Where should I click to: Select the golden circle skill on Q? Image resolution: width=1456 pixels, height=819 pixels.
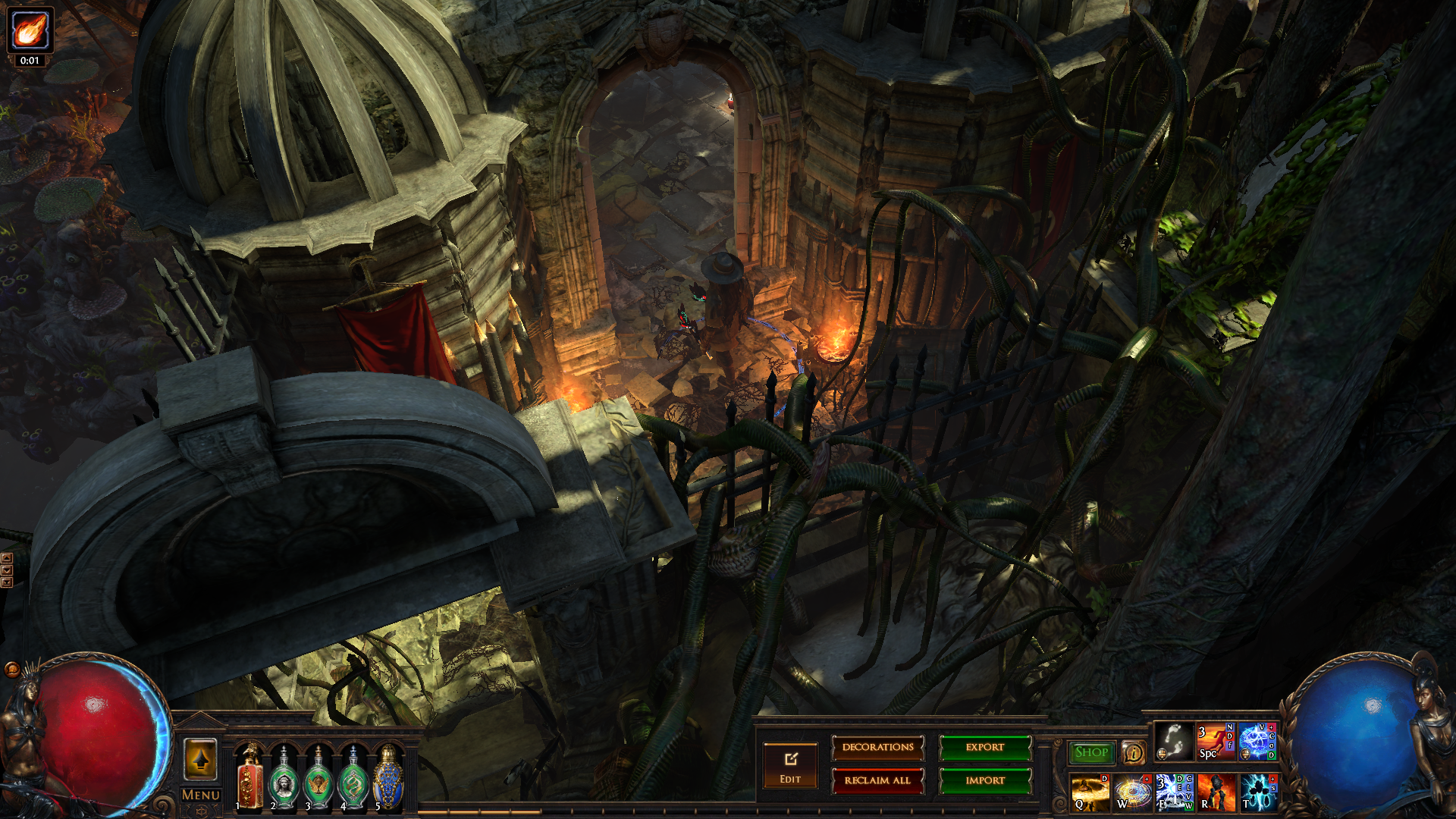1090,792
